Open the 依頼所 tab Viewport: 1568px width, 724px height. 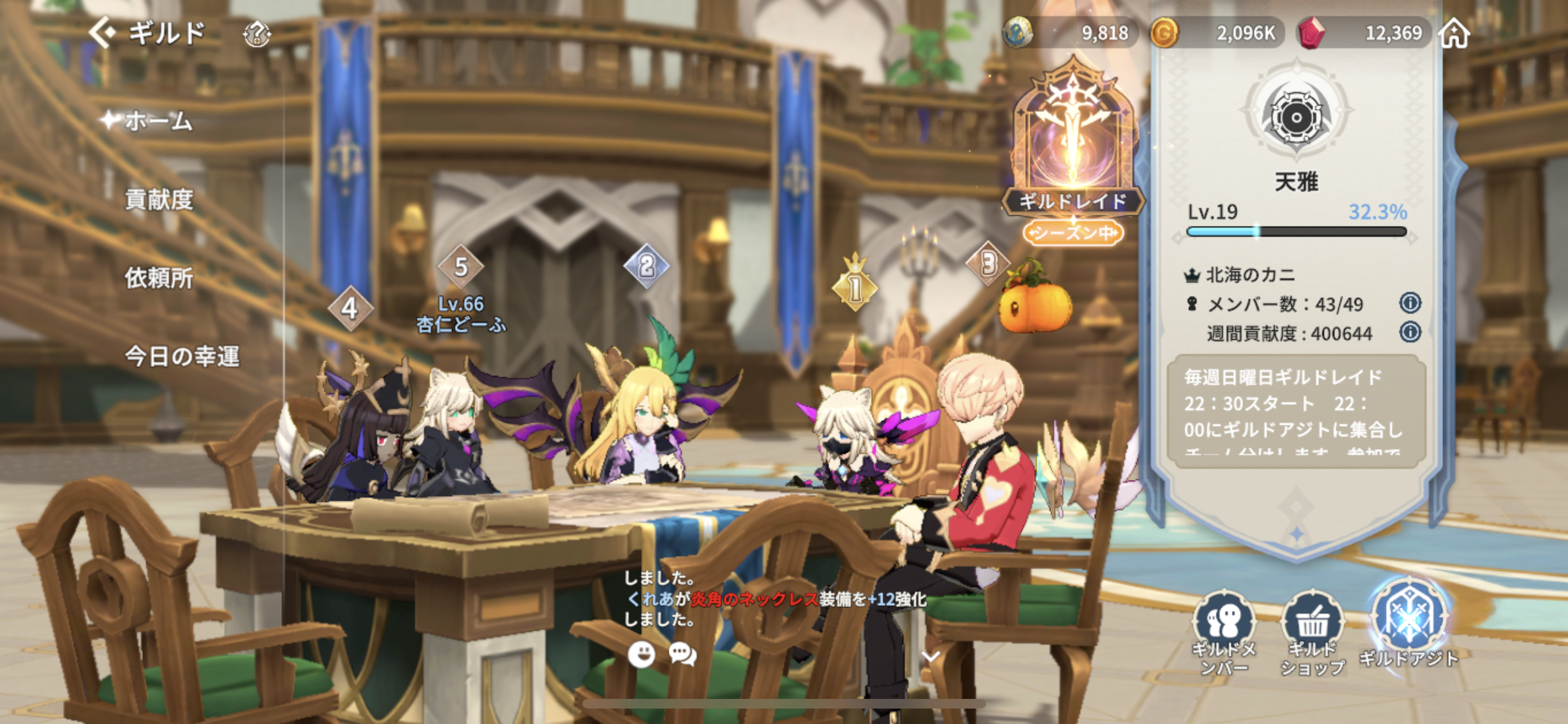click(x=159, y=278)
